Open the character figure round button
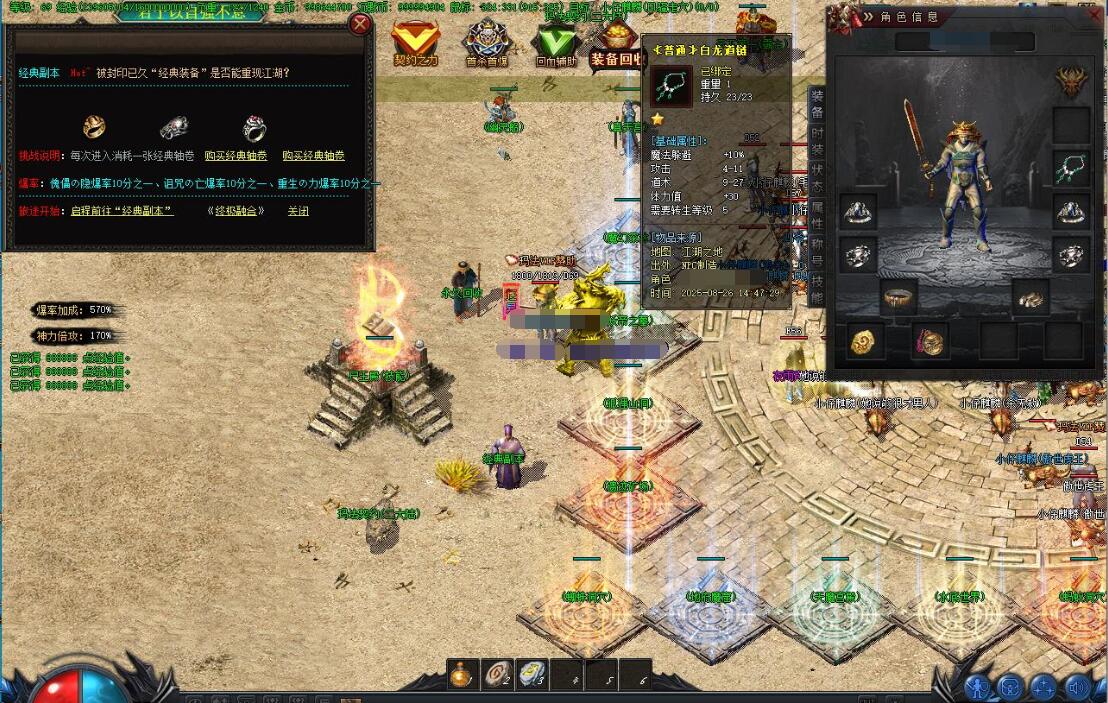This screenshot has height=703, width=1108. [977, 687]
